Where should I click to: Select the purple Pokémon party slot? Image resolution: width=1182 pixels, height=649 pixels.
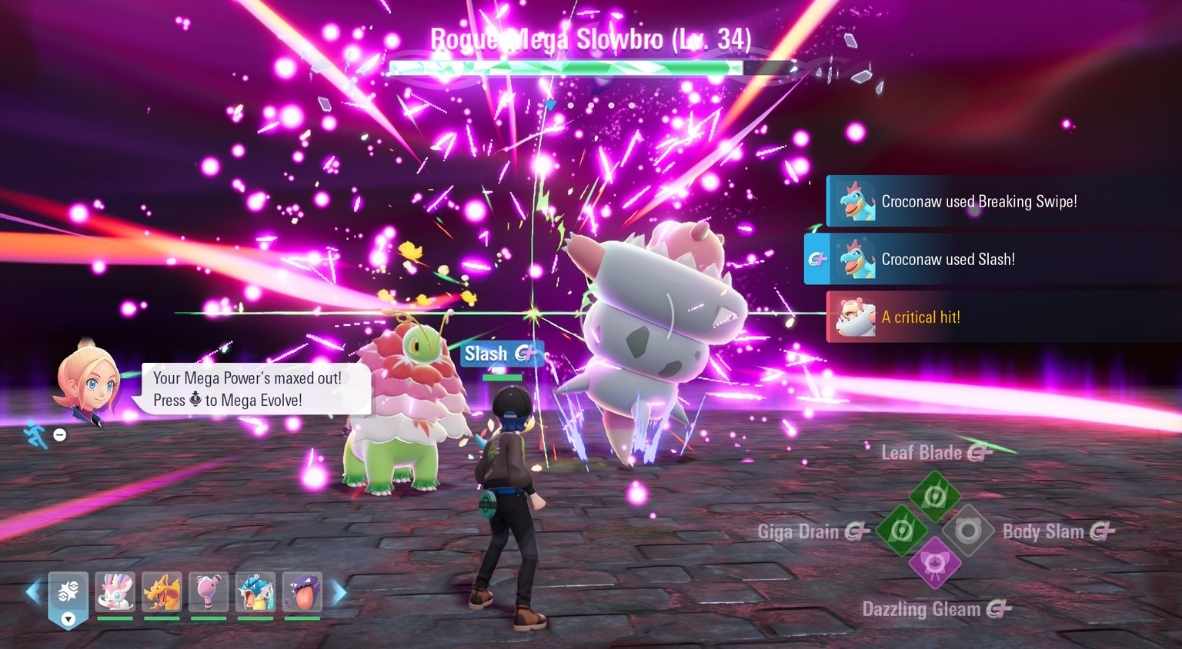coord(302,592)
